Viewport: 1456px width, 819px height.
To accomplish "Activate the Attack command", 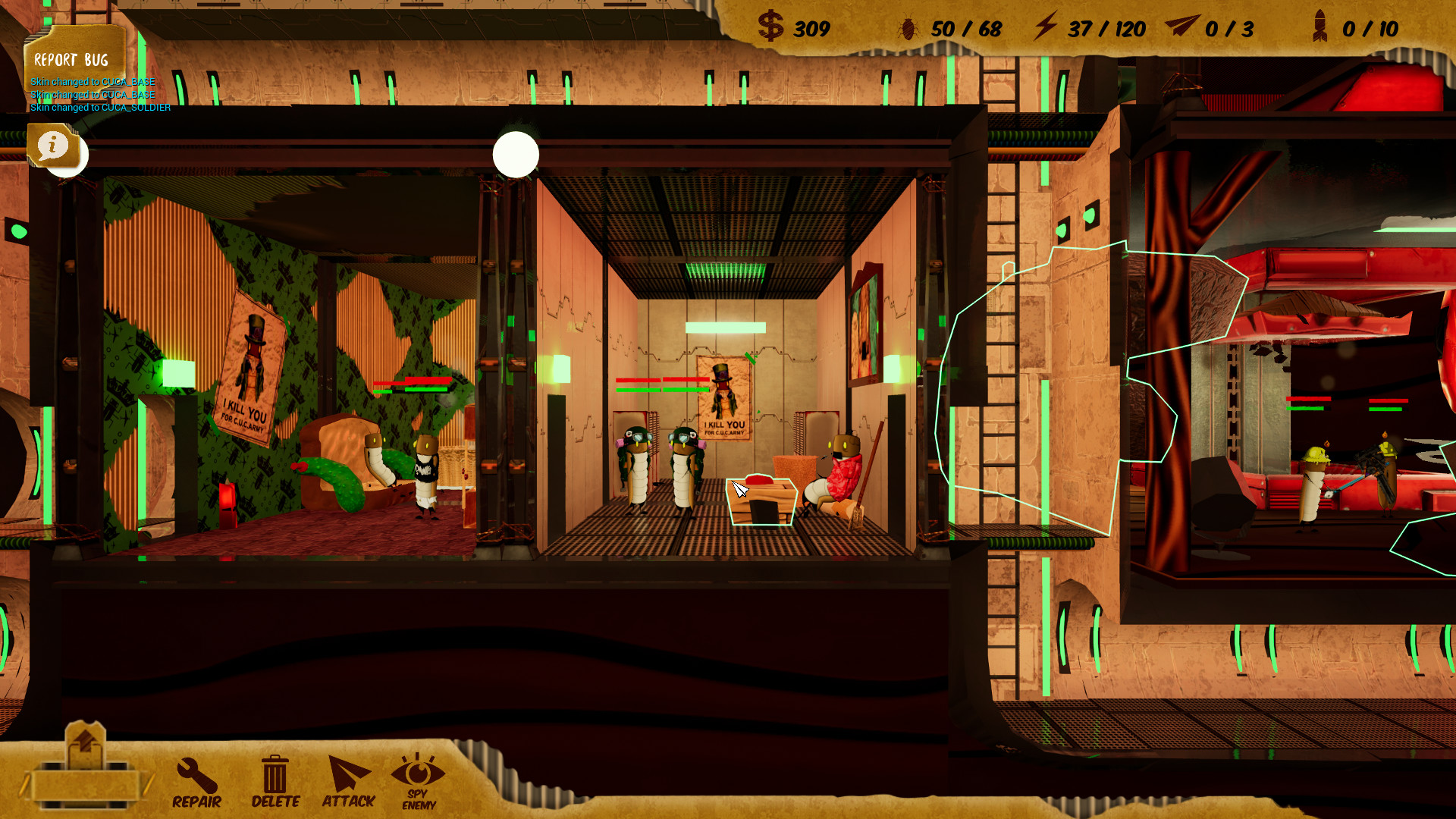I will (x=348, y=783).
